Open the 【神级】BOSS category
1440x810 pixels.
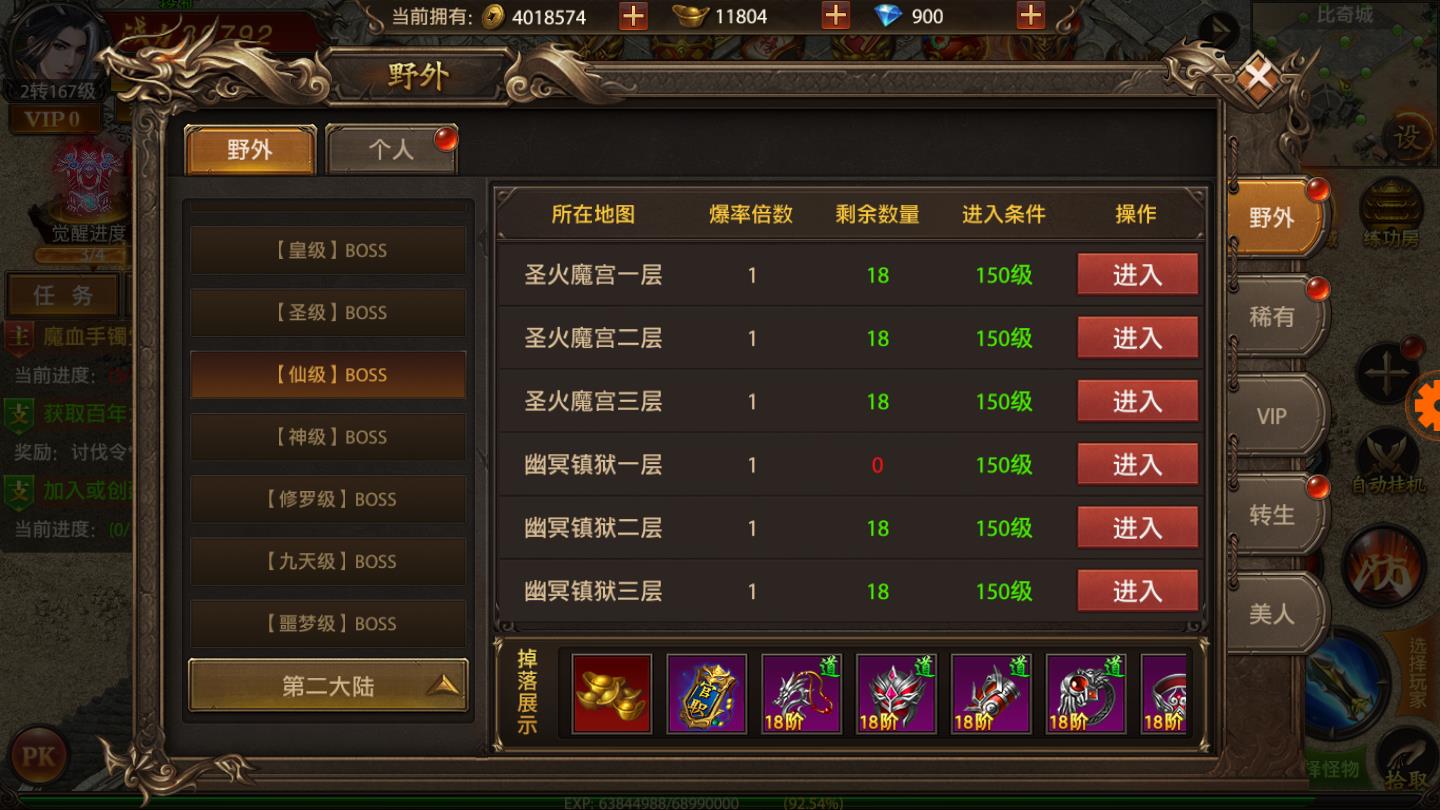[327, 437]
